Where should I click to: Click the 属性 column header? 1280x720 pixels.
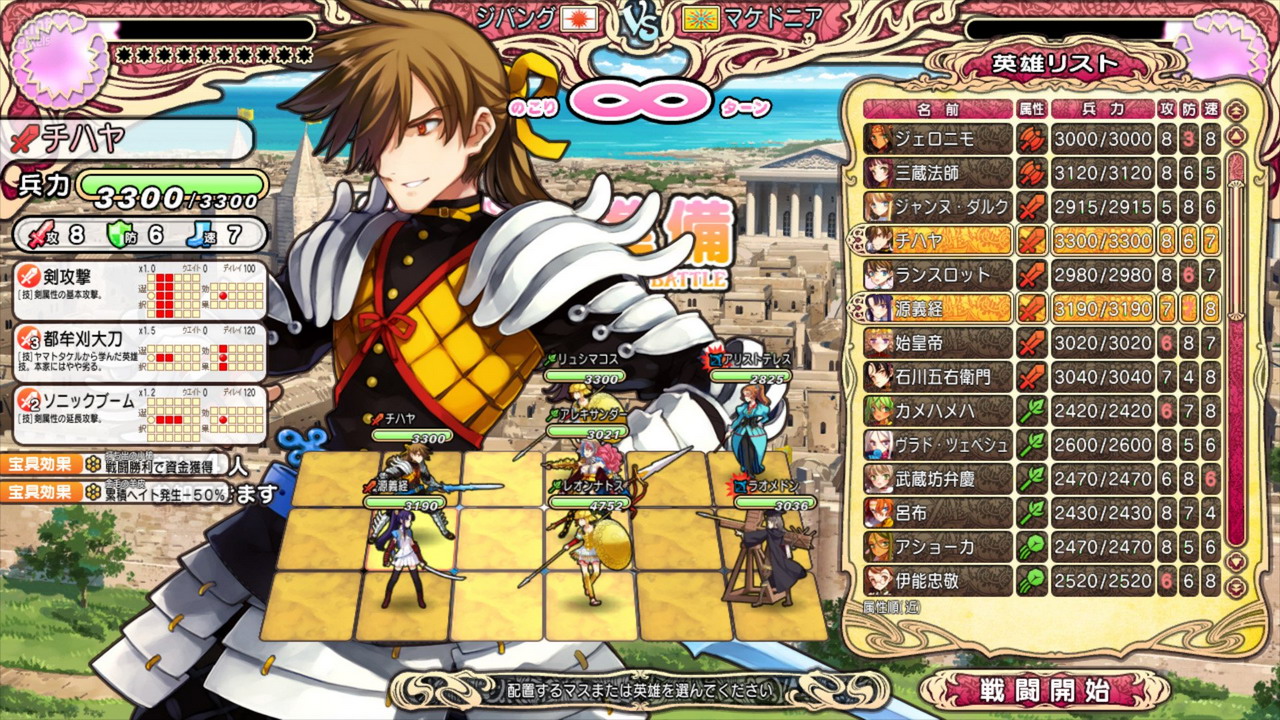(1031, 108)
